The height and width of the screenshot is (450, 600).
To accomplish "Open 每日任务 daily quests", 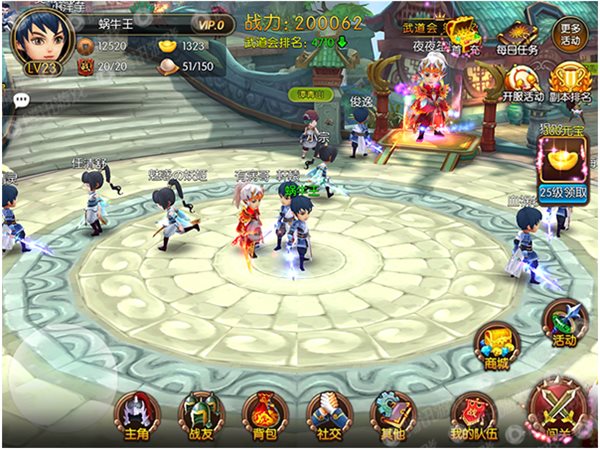I will (x=518, y=37).
